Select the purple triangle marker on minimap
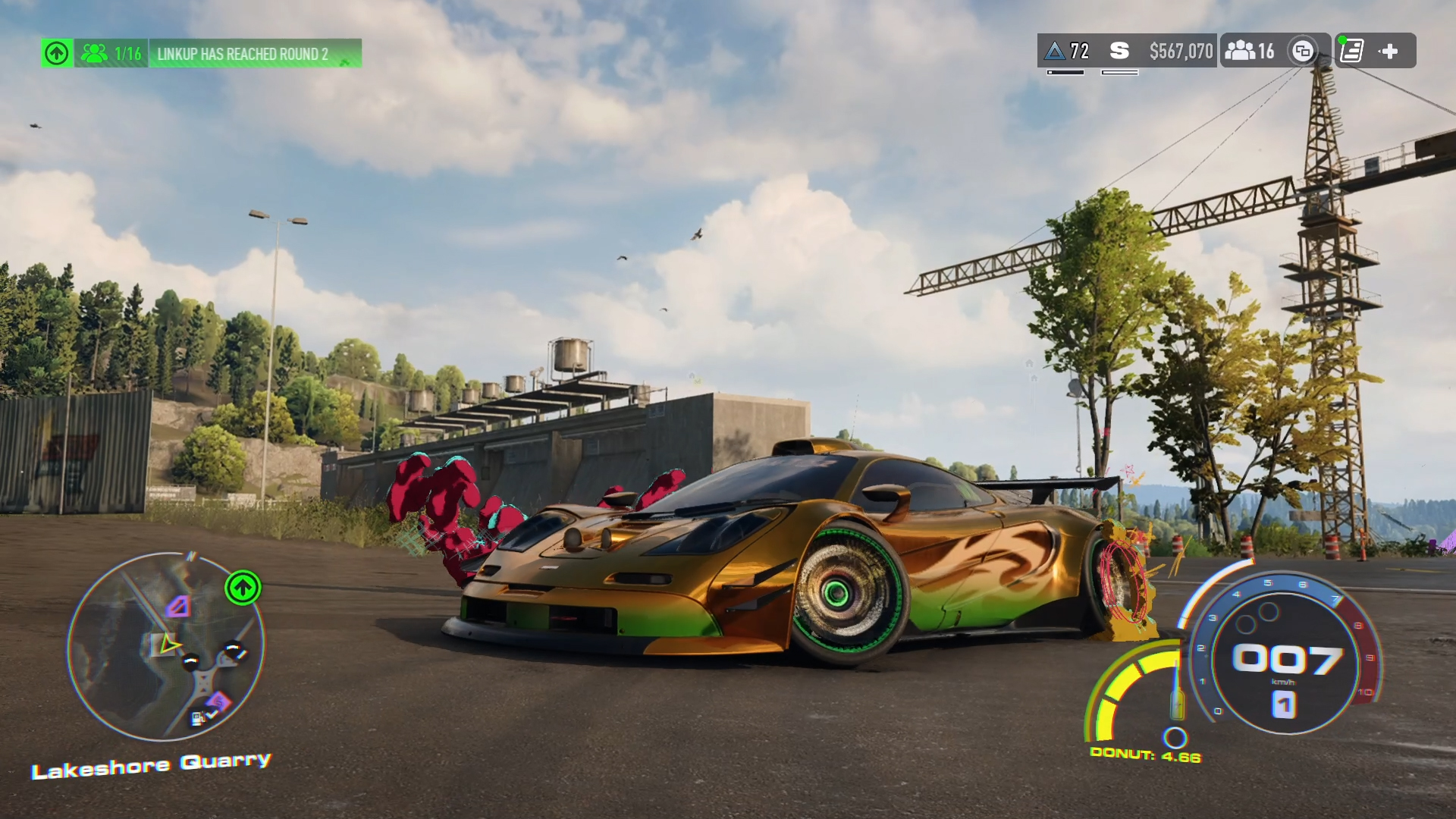The width and height of the screenshot is (1456, 819). pyautogui.click(x=179, y=606)
